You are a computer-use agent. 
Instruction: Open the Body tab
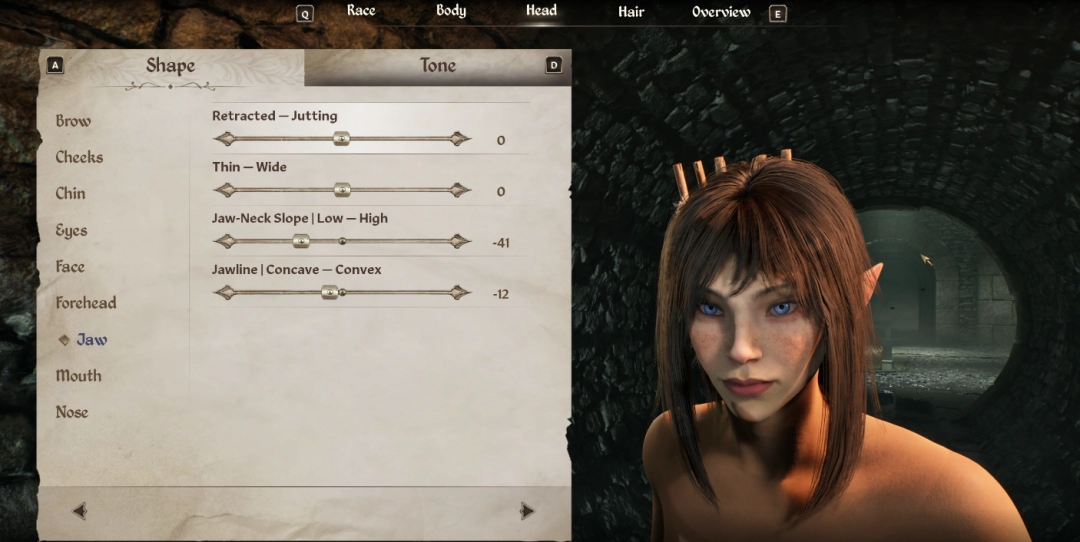point(451,11)
